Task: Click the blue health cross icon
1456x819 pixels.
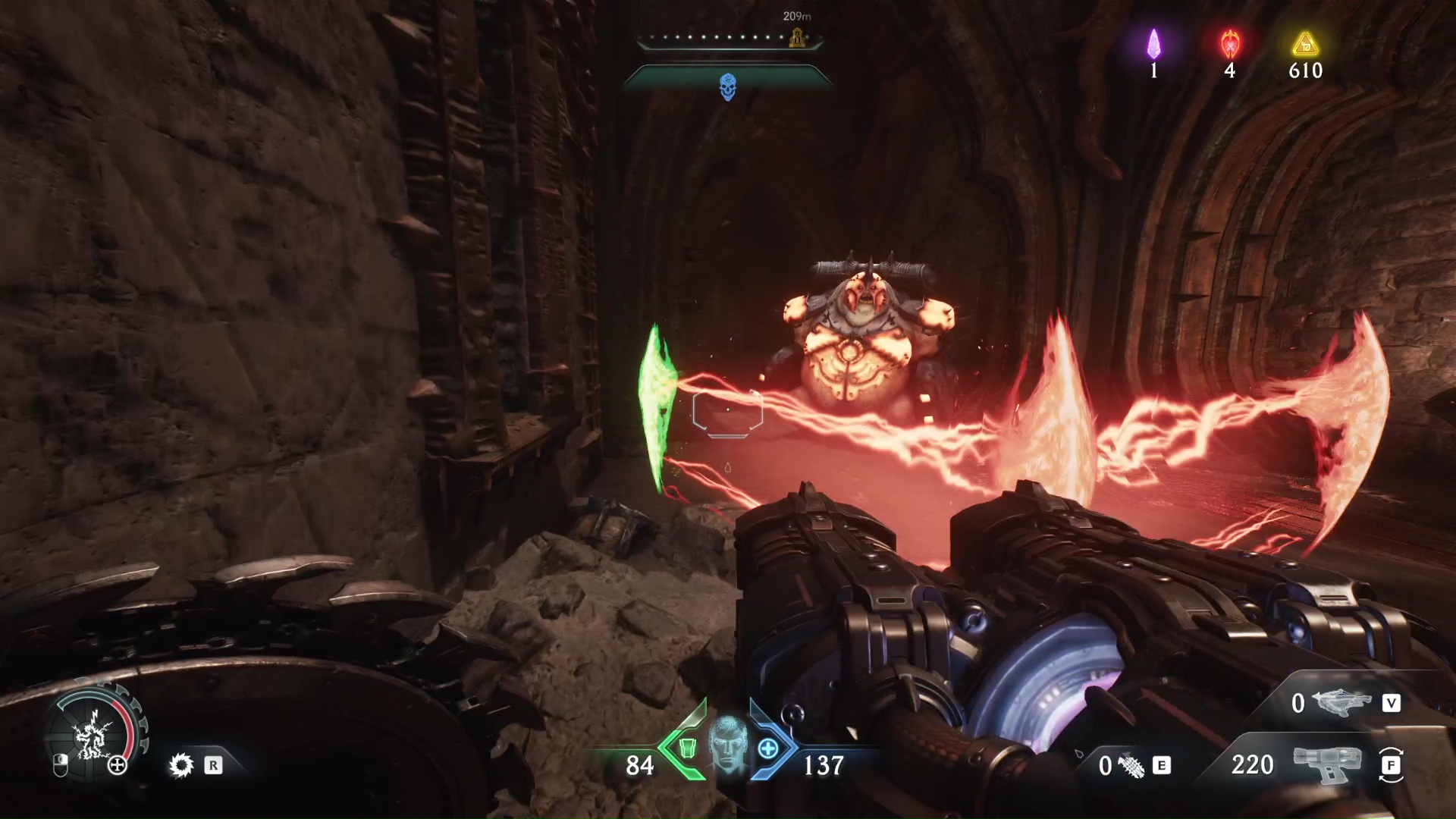Action: (x=768, y=748)
